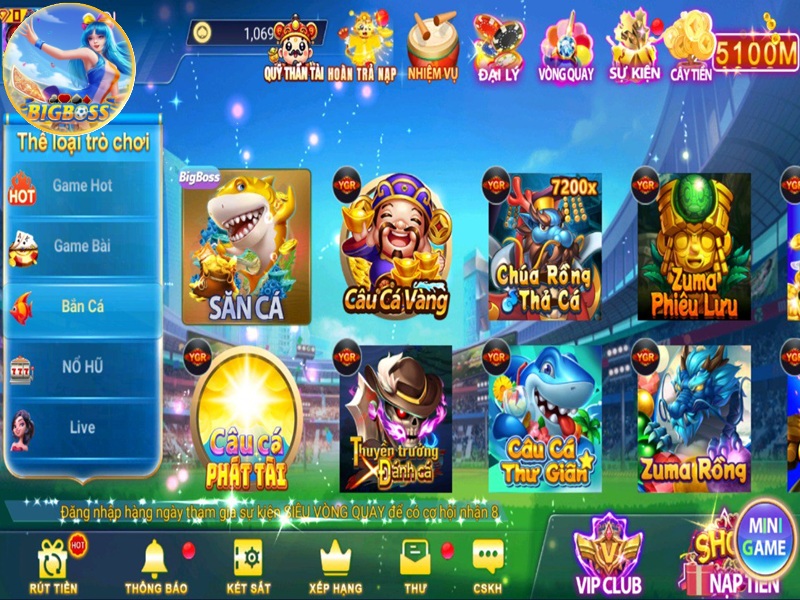800x600 pixels.
Task: Click the Rút Tiền withdraw button
Action: tap(52, 566)
